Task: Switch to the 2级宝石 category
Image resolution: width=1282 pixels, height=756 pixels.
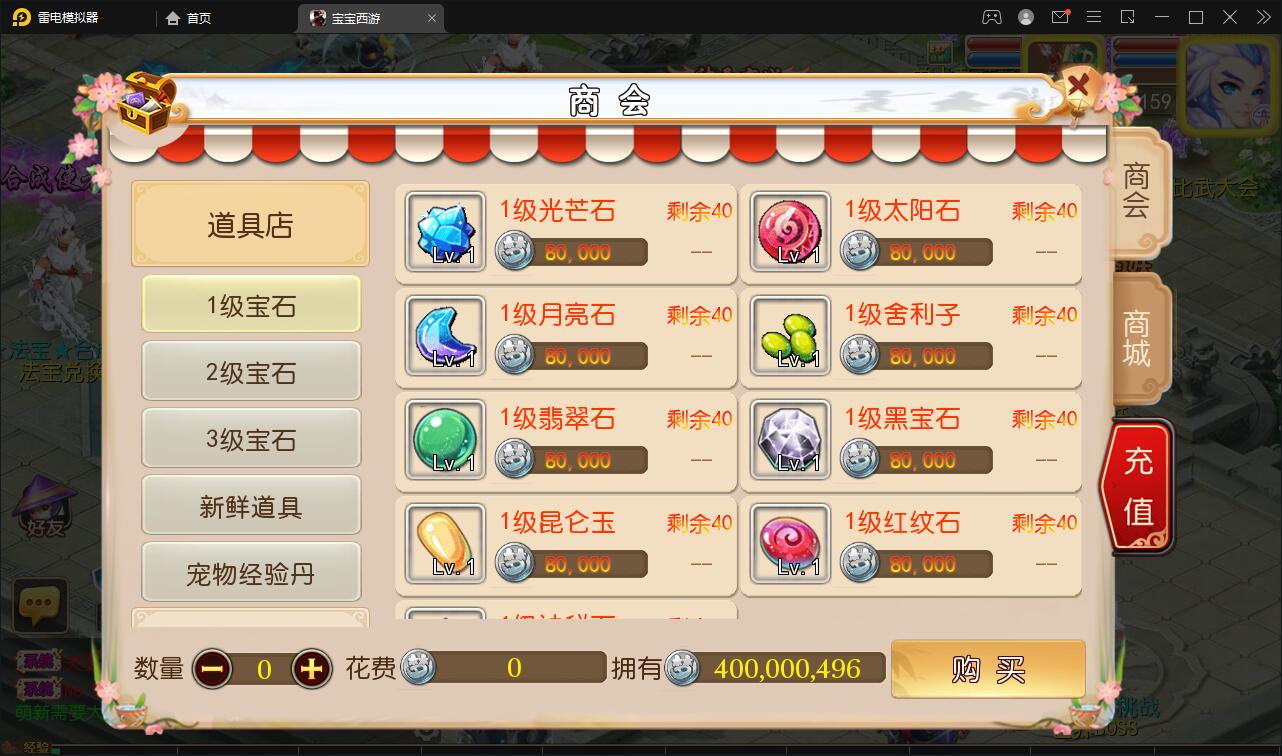Action: [250, 371]
